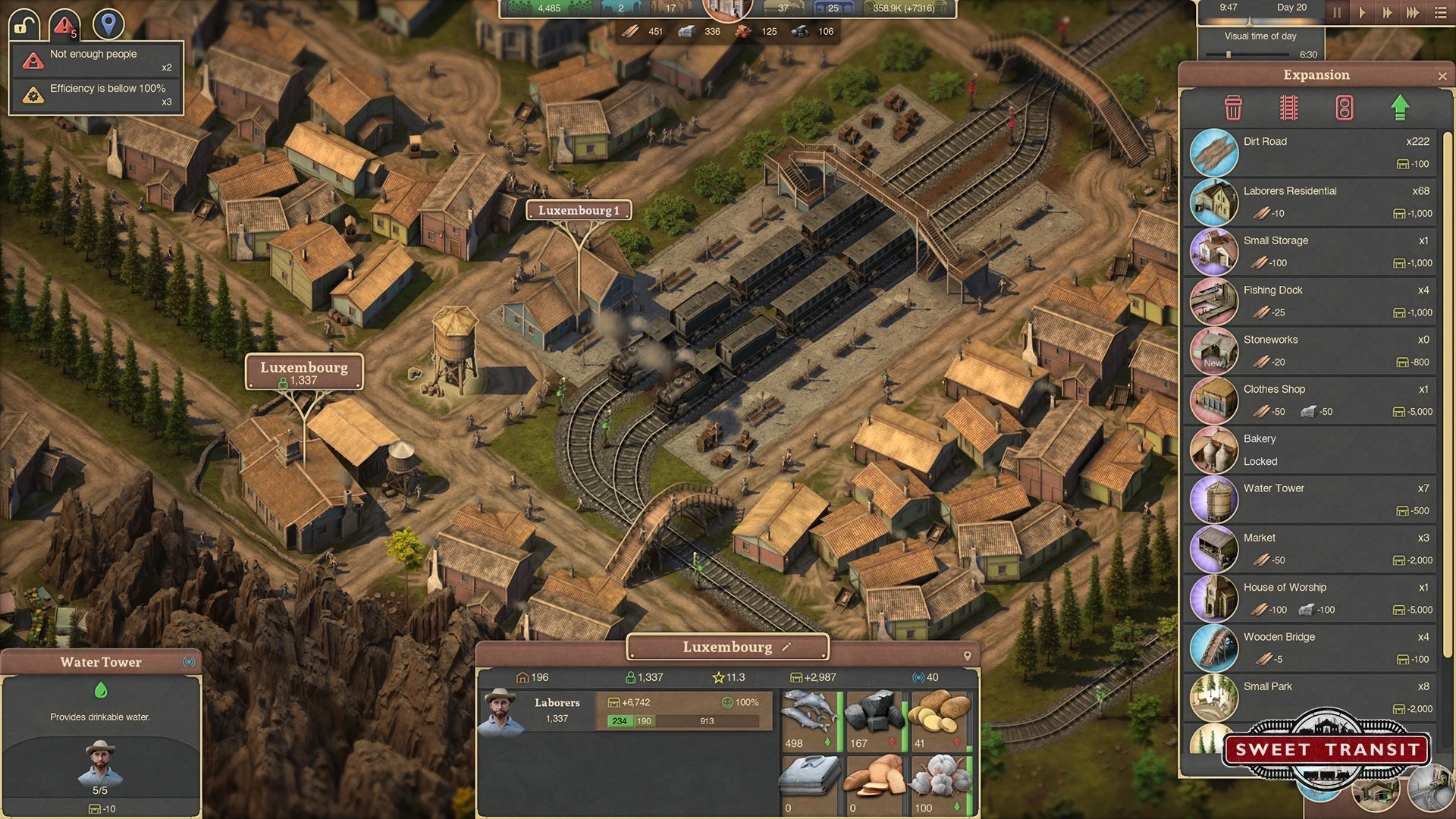Select the red trash bin demolish tool
Screen dimensions: 1456x819
pos(1233,108)
